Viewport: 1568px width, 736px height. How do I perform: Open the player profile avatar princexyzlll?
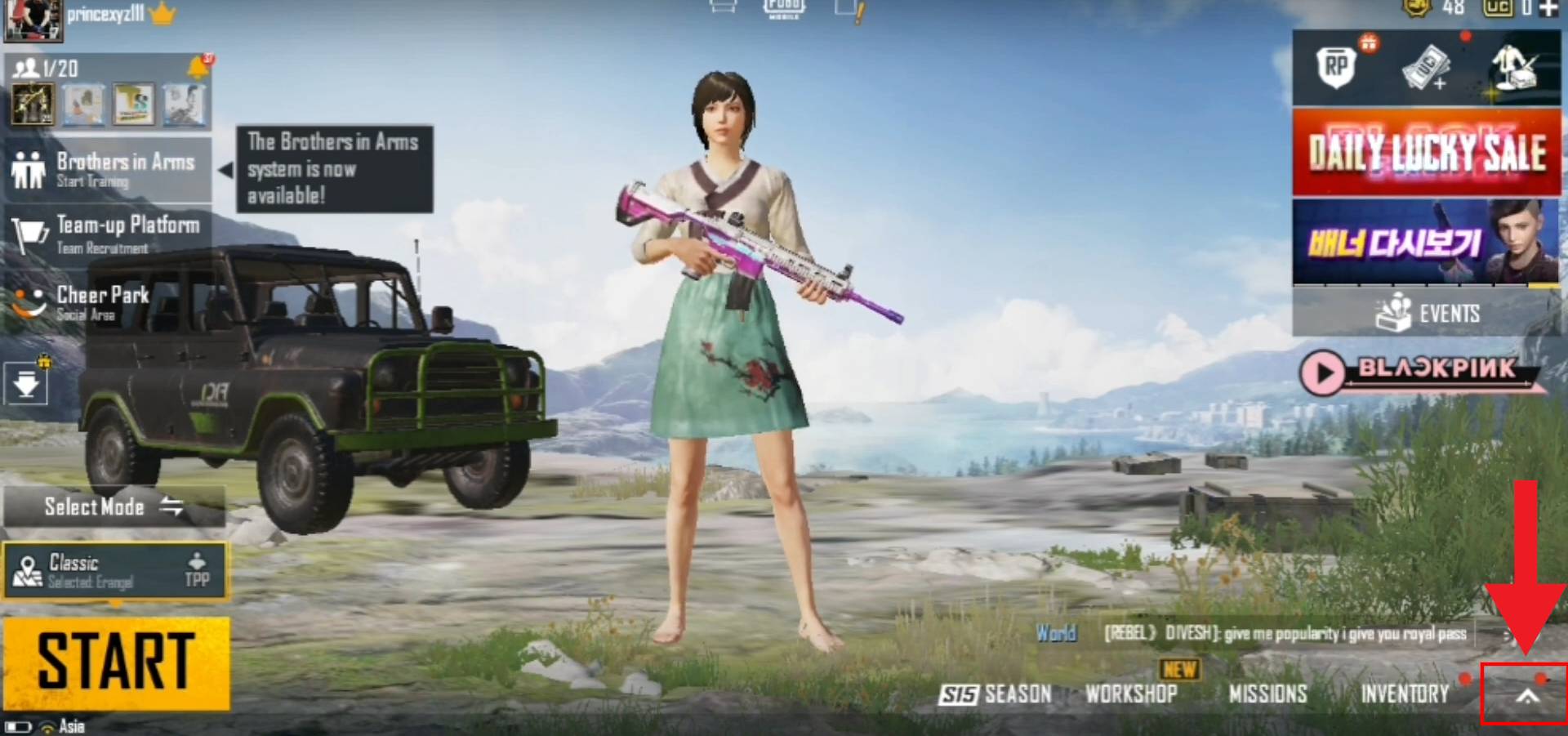(x=33, y=20)
